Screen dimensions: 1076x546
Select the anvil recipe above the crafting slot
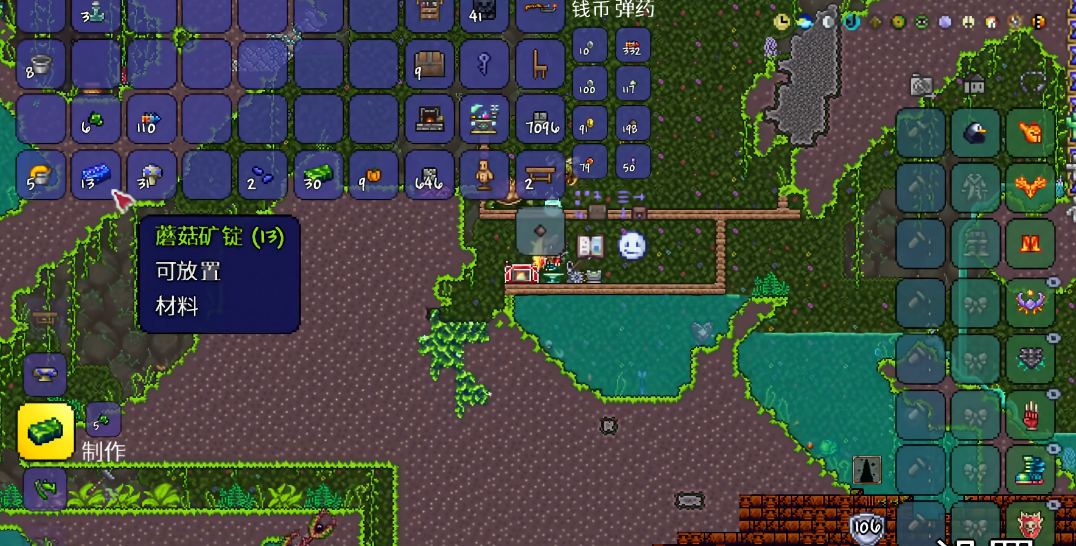(45, 374)
